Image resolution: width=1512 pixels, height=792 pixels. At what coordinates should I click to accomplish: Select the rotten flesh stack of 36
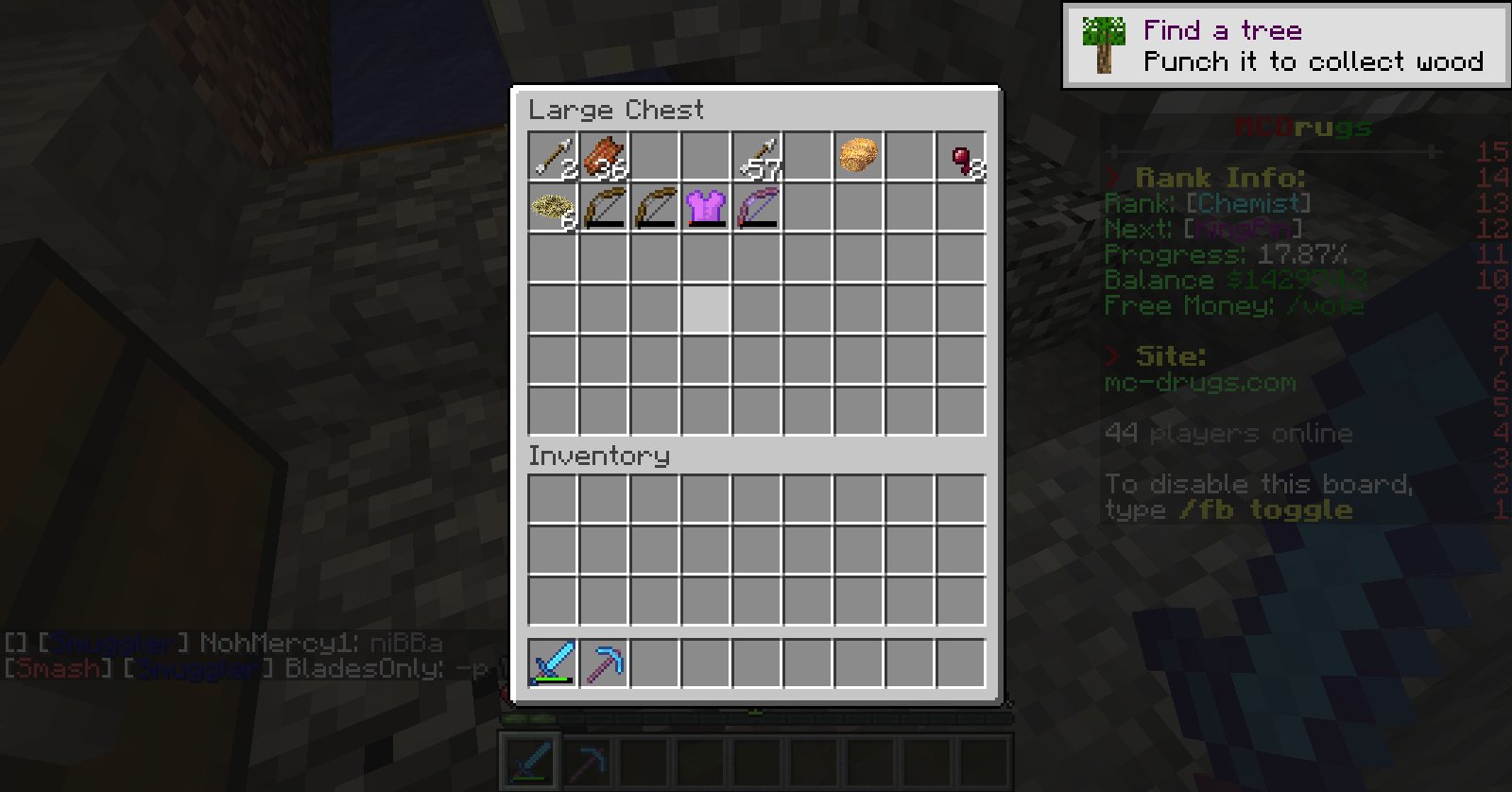604,156
